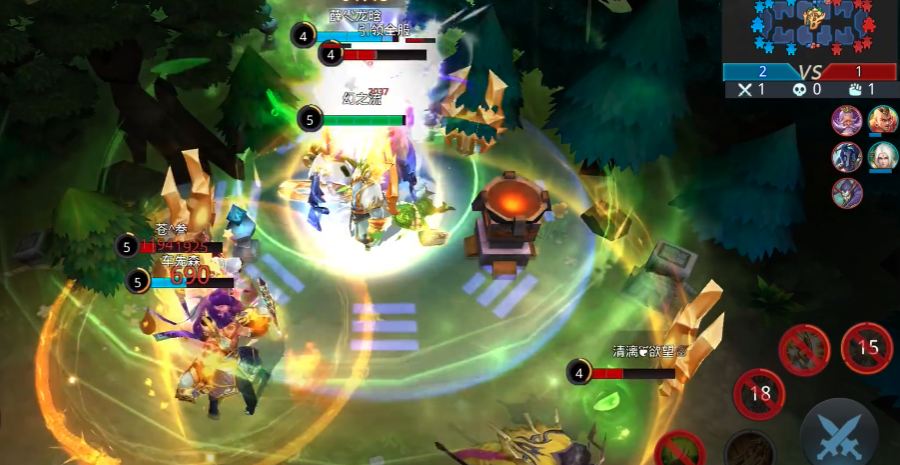The image size is (900, 465).
Task: Select the white-haired hero portrait
Action: pyautogui.click(x=882, y=156)
